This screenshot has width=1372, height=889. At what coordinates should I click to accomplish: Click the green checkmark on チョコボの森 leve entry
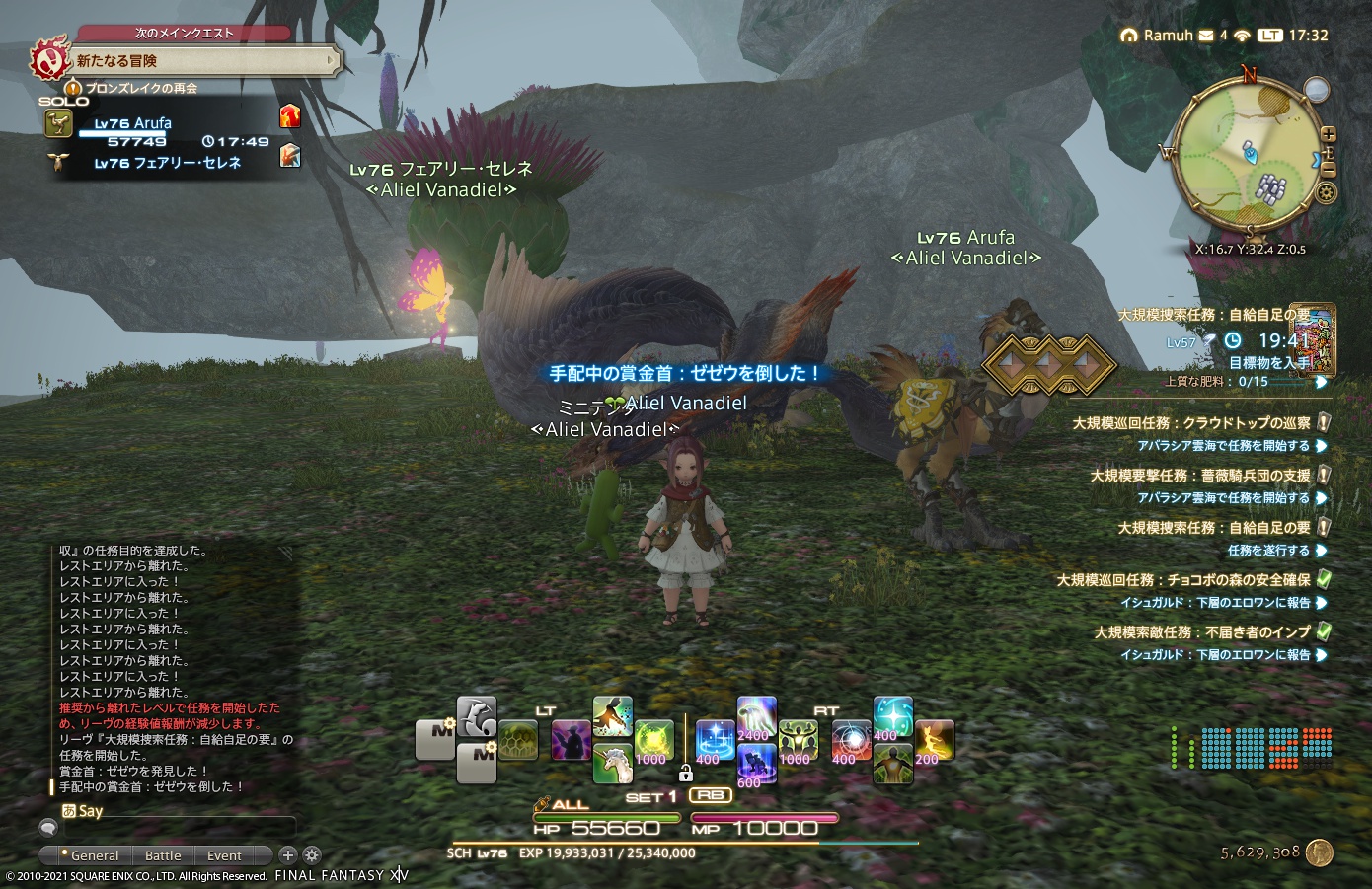coord(1323,580)
